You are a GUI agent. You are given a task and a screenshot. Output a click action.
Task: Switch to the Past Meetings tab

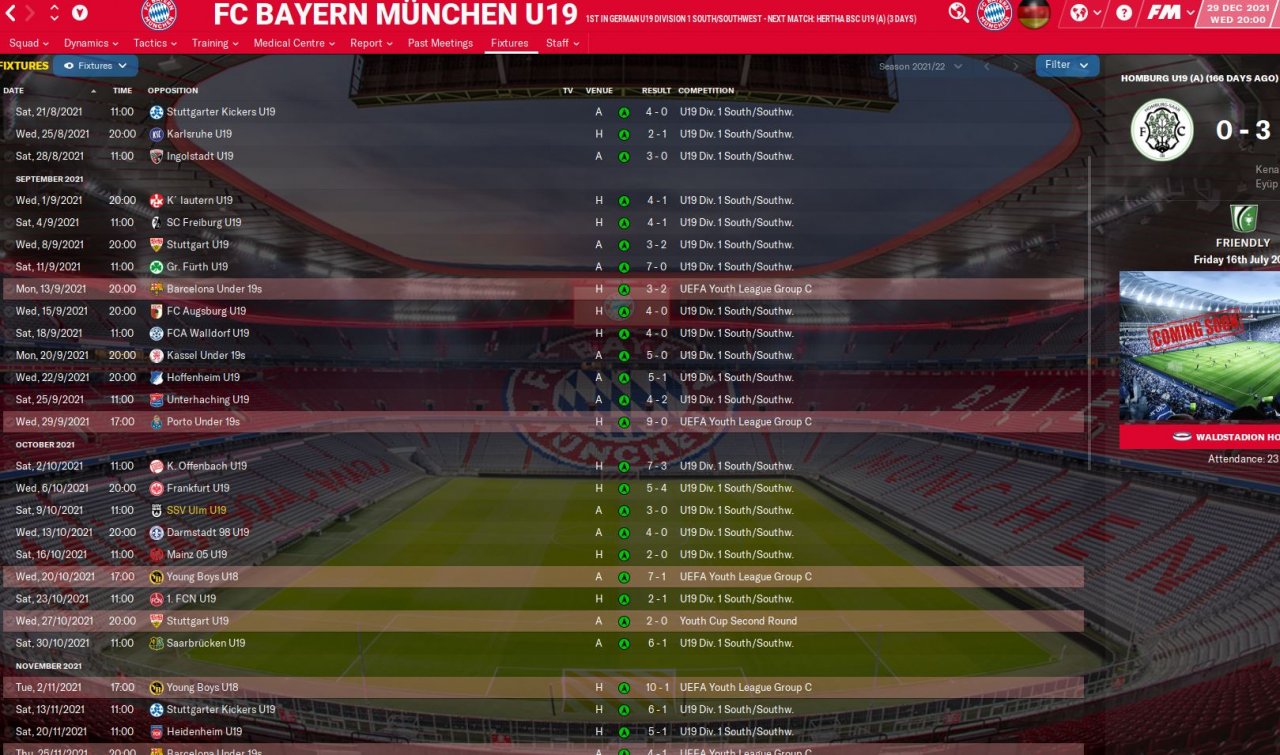click(440, 43)
